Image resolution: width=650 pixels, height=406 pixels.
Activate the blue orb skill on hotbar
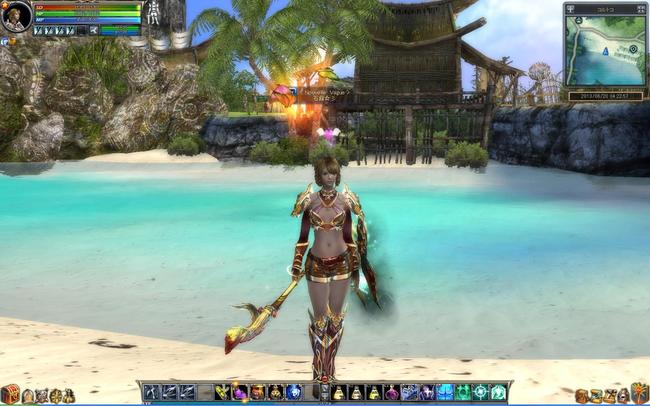point(293,392)
